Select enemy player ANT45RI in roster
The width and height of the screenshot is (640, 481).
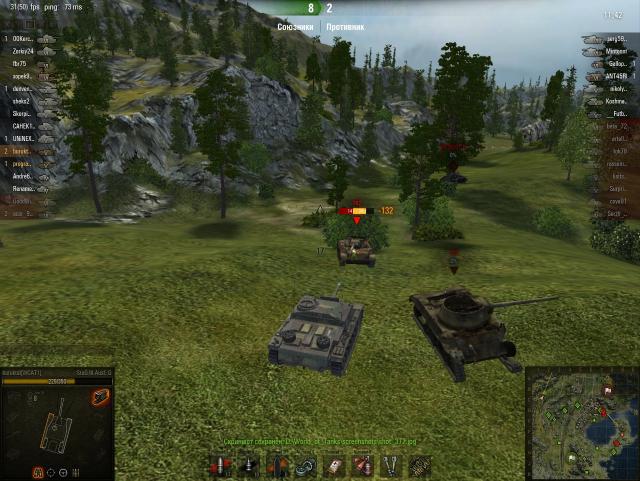[617, 76]
